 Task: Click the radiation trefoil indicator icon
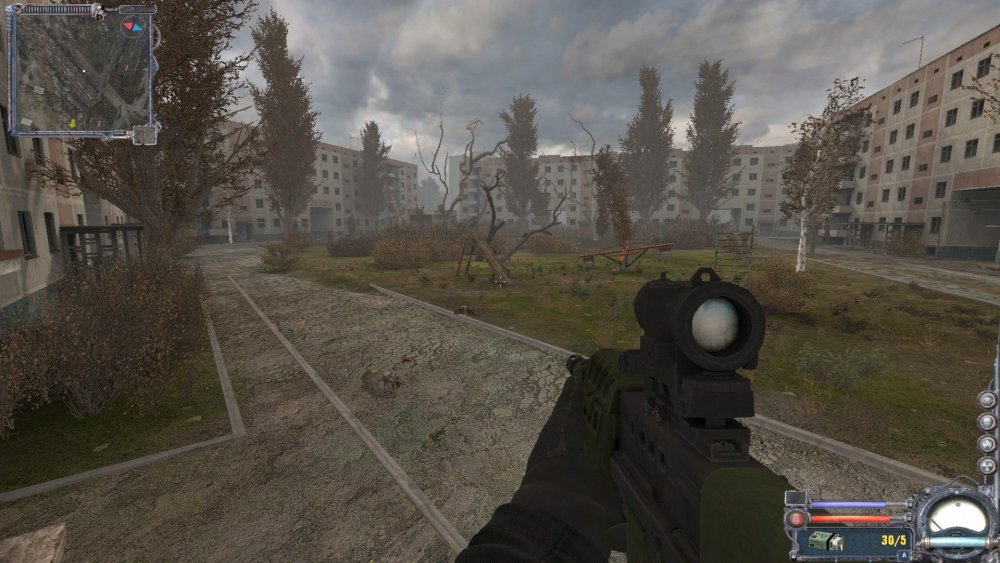tap(987, 465)
